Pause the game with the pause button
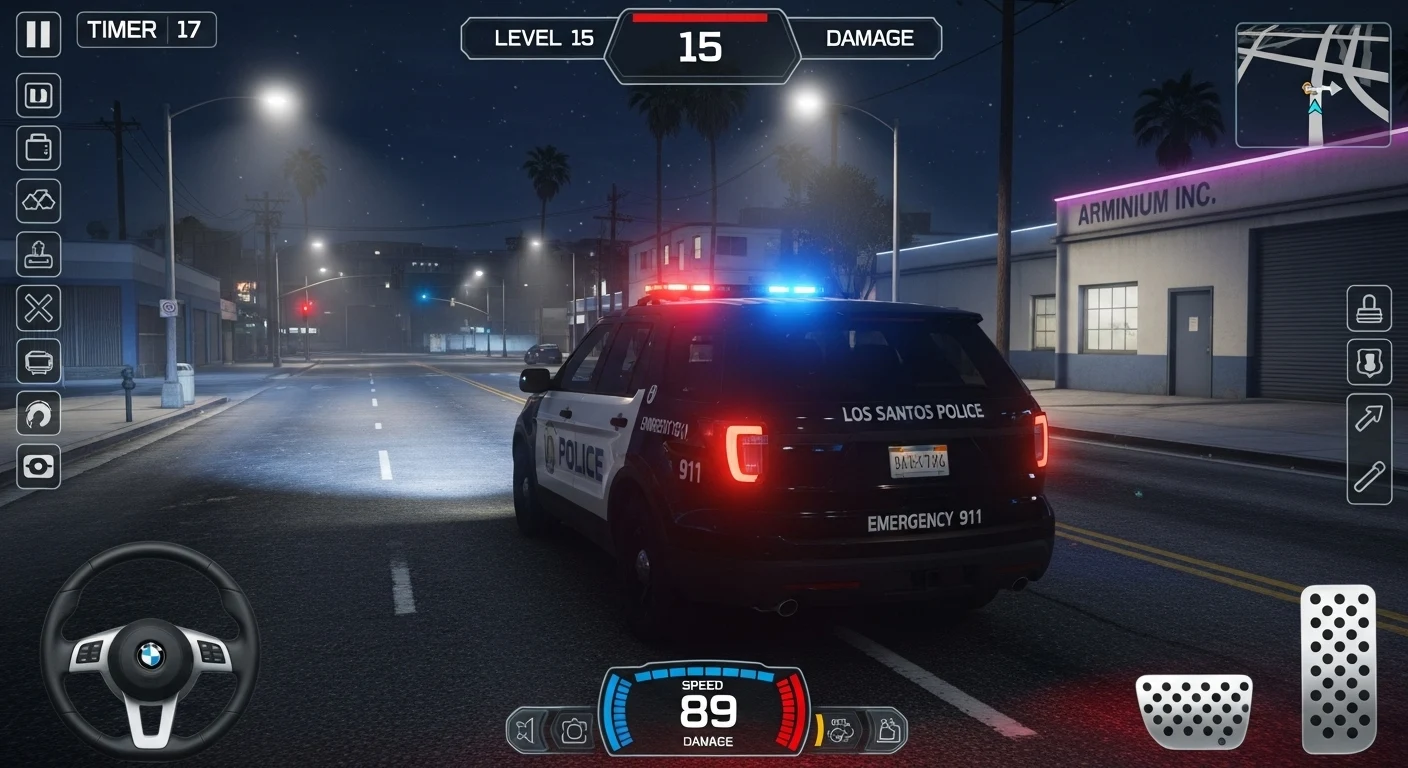 (38, 34)
